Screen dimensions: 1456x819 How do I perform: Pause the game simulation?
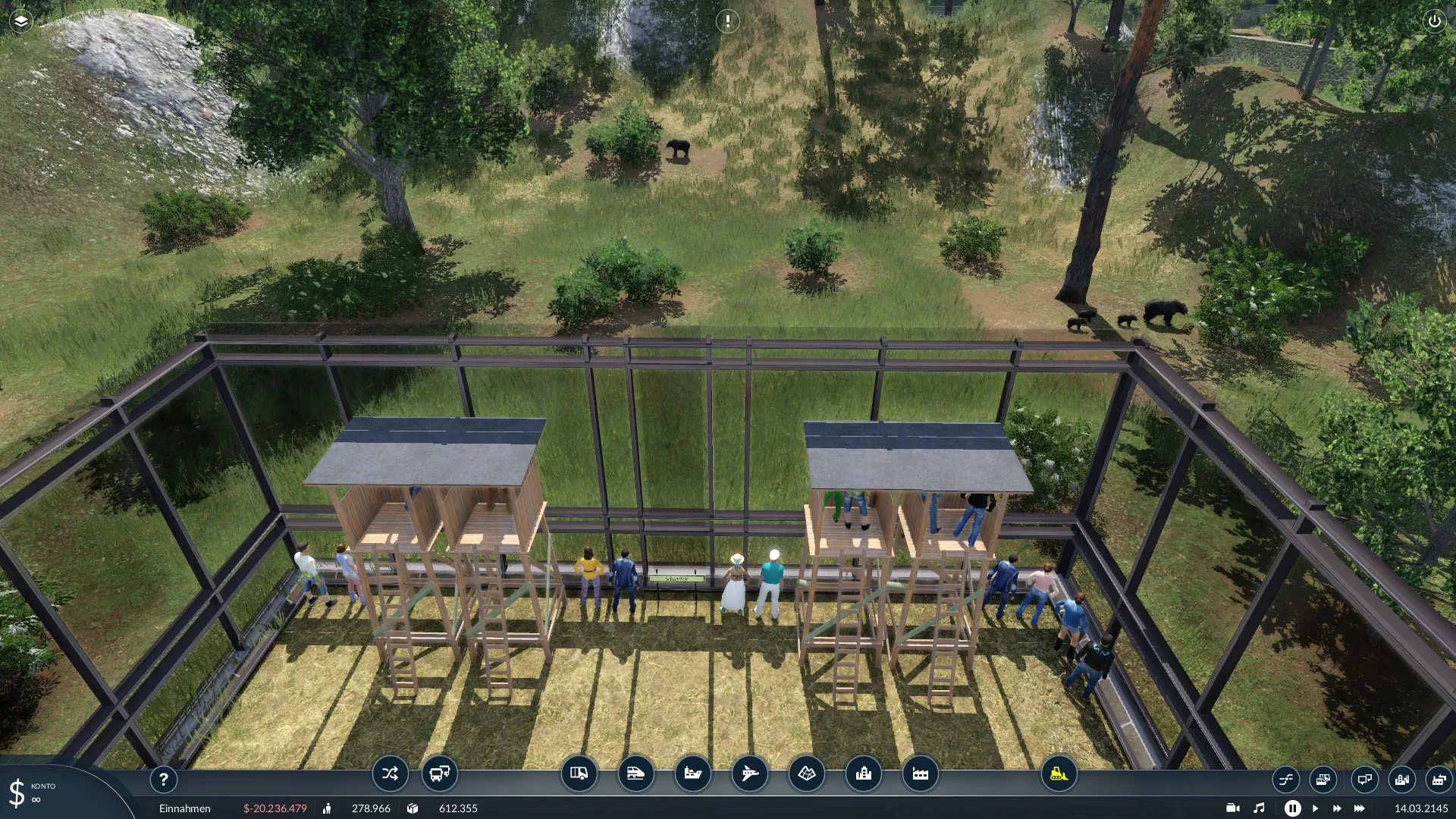point(1292,808)
